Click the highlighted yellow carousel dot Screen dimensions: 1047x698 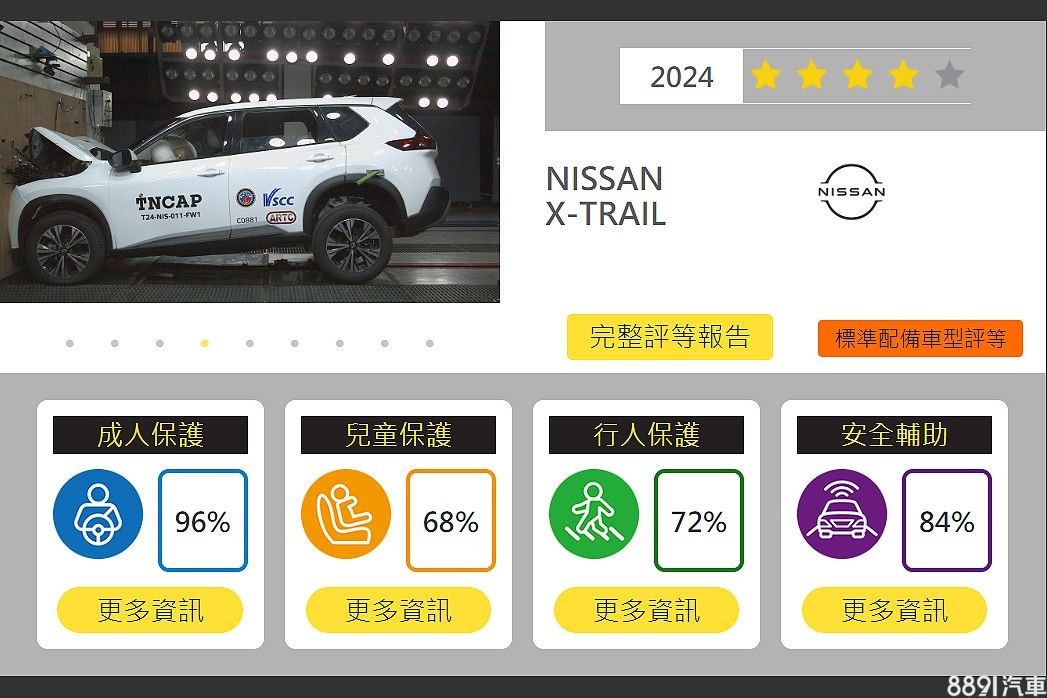[x=205, y=343]
